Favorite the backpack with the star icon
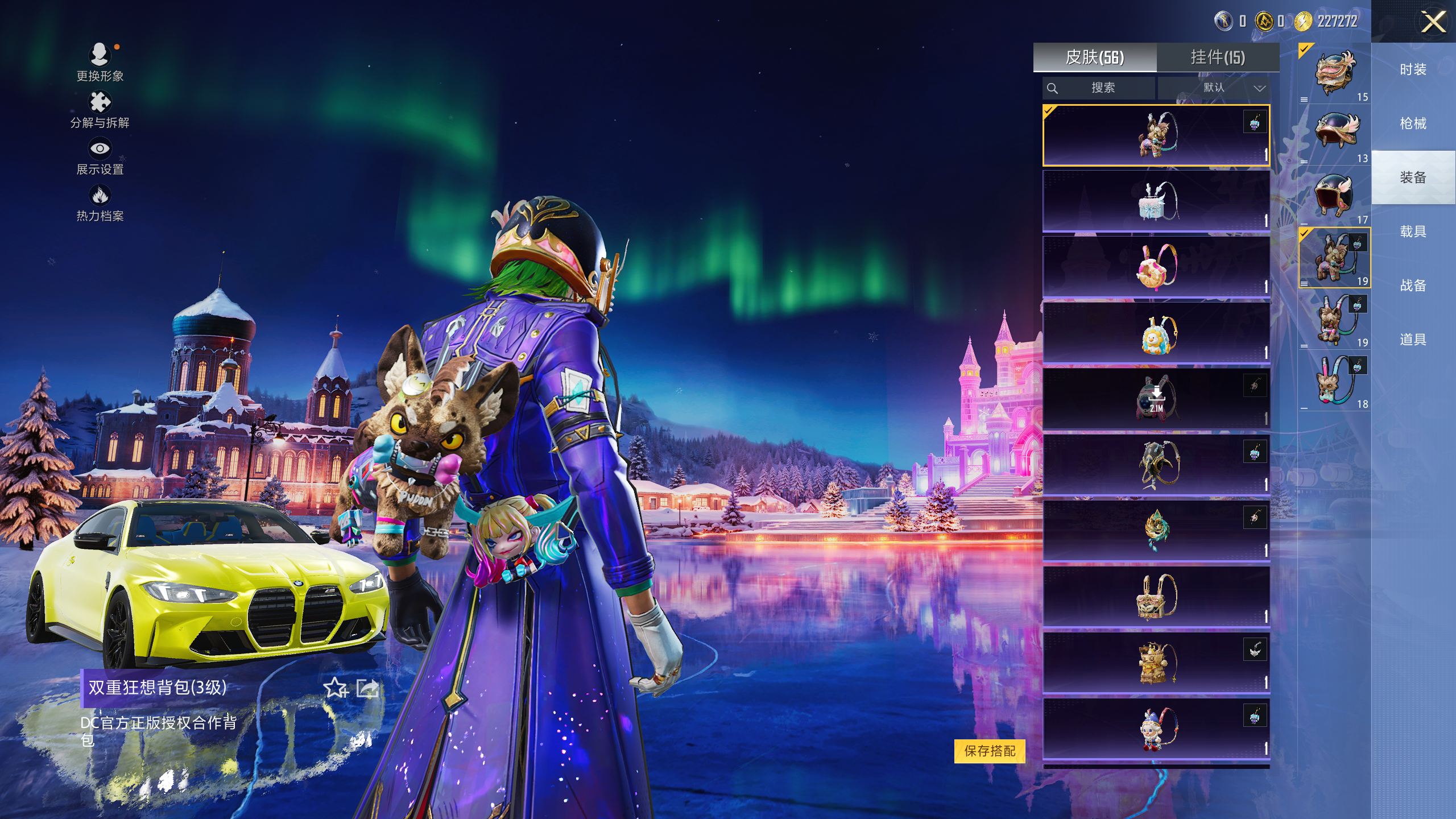Image resolution: width=1456 pixels, height=819 pixels. [x=336, y=688]
